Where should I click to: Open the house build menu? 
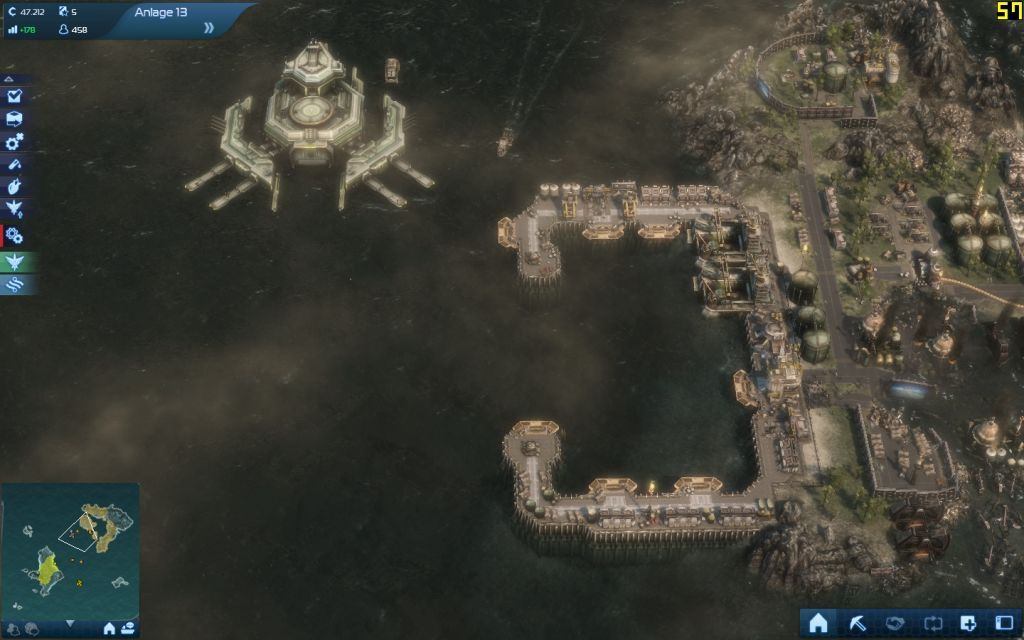[x=818, y=622]
